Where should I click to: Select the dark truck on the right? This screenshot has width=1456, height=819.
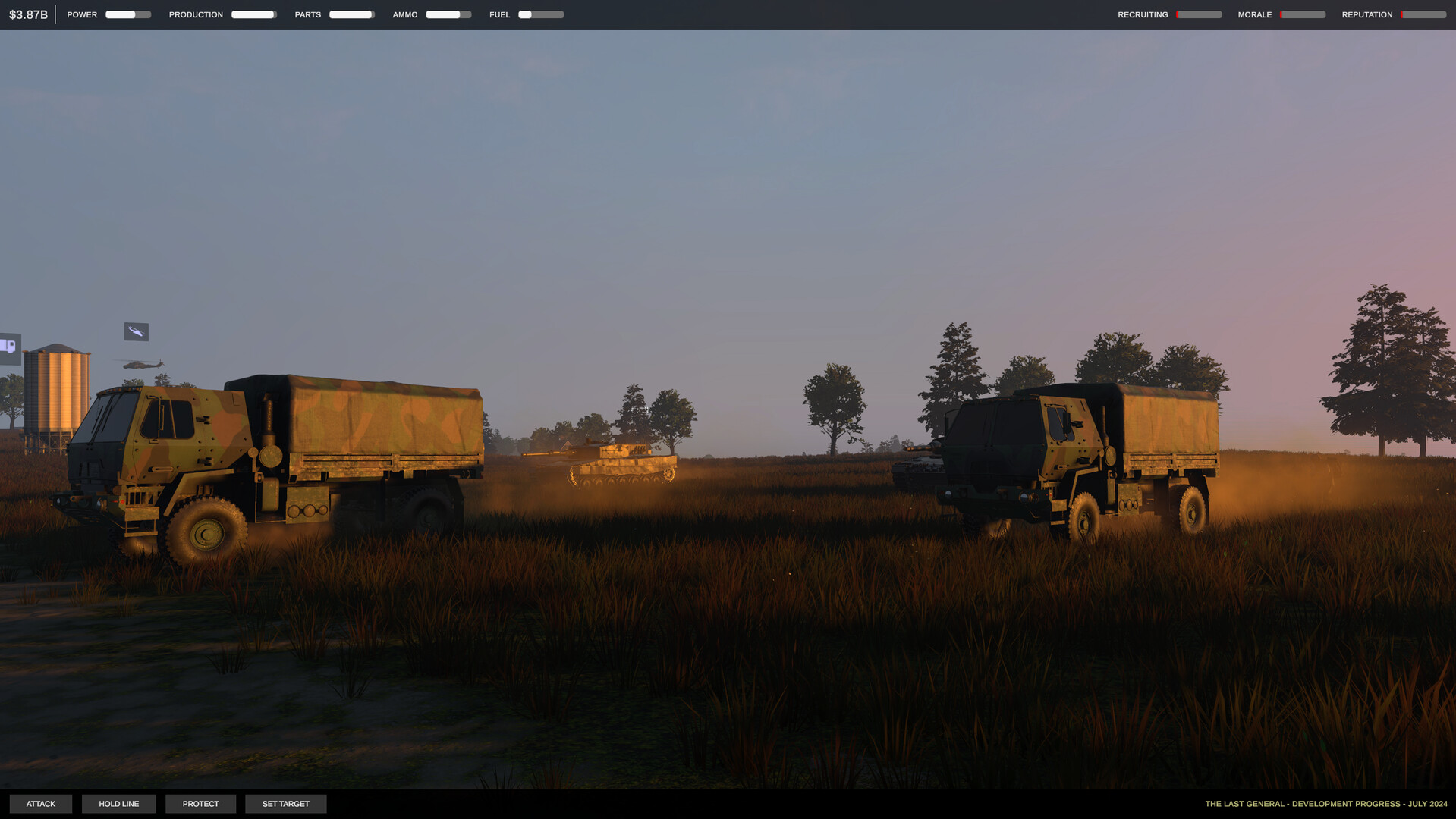click(1077, 463)
